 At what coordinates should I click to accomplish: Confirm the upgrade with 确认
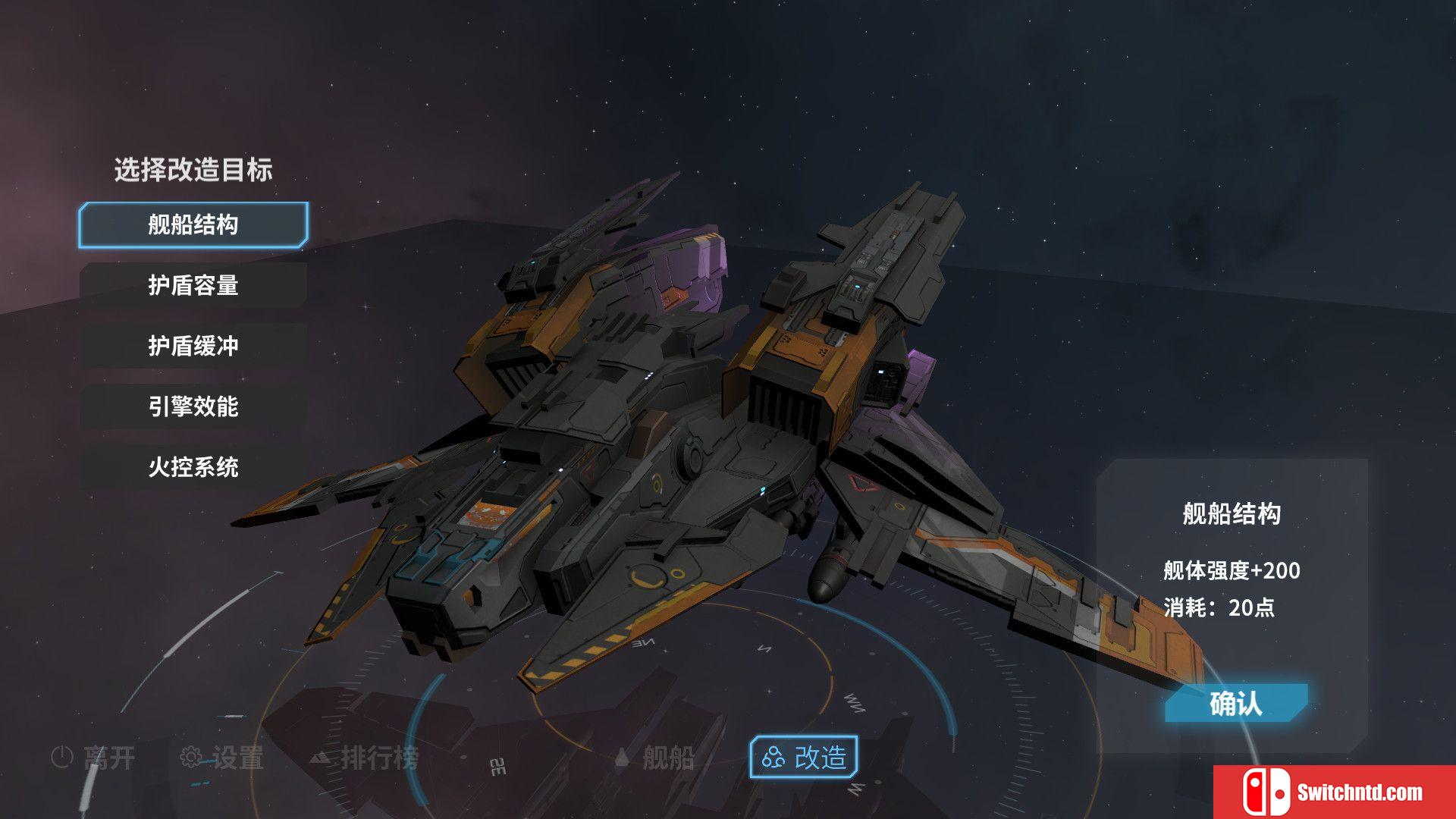(x=1236, y=704)
